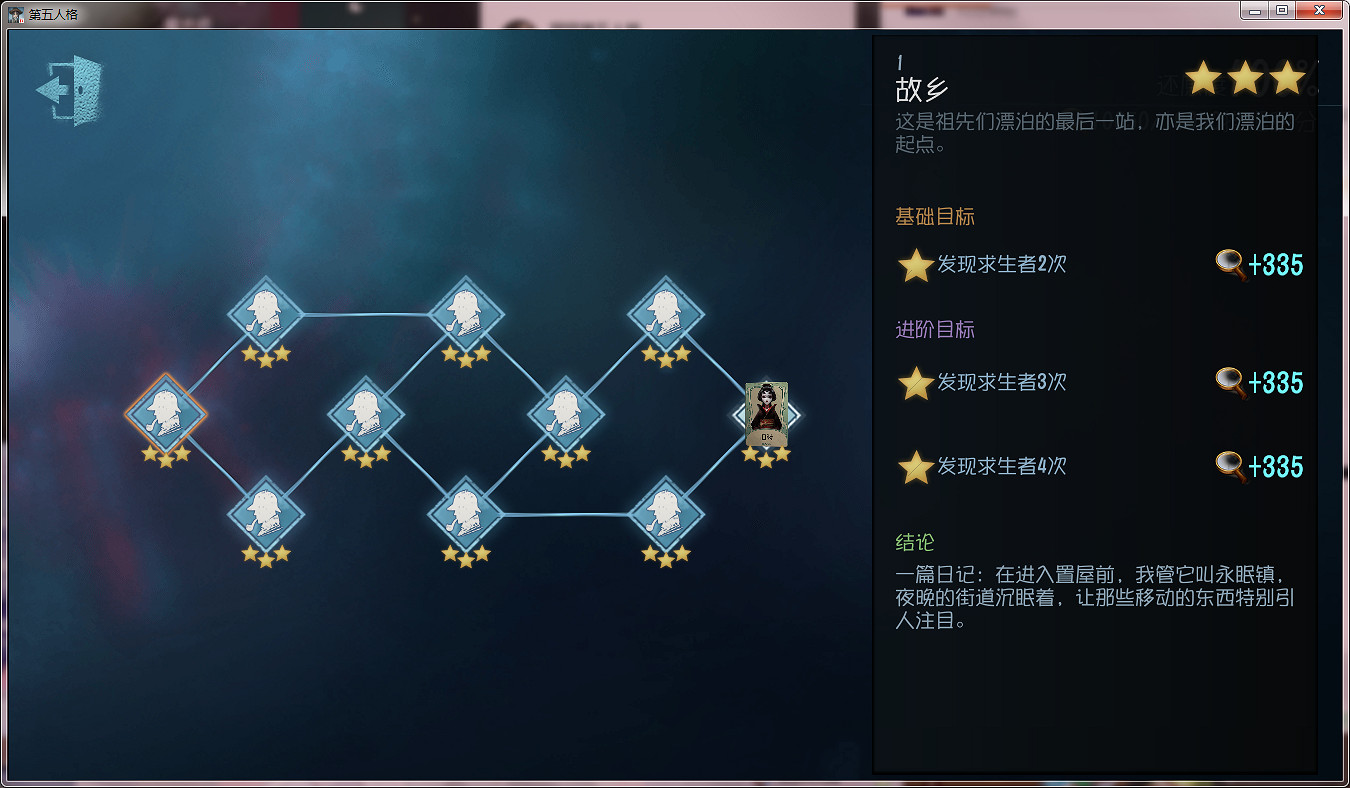Click the 进阶目标 section header
Screen dimensions: 1350x788
point(934,330)
